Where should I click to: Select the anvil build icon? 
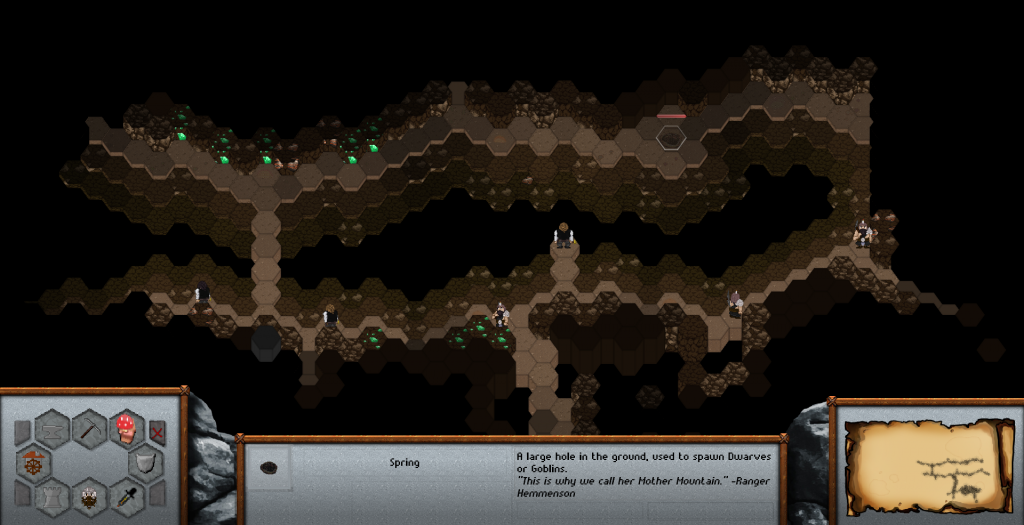pyautogui.click(x=53, y=430)
